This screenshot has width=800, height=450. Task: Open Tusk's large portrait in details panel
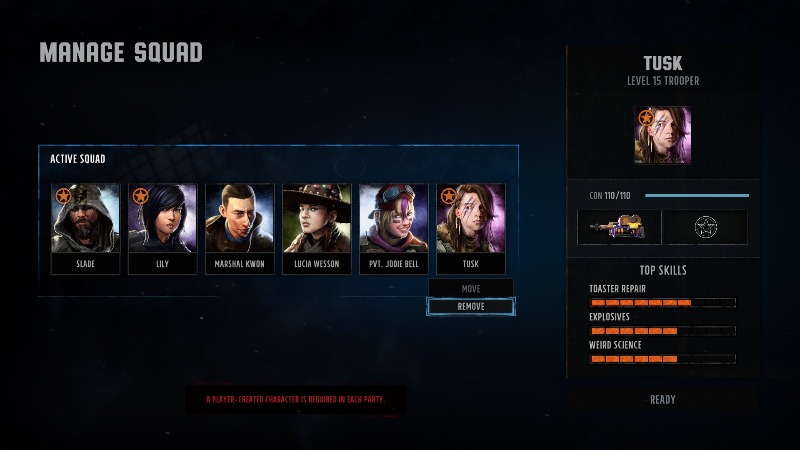pos(662,135)
